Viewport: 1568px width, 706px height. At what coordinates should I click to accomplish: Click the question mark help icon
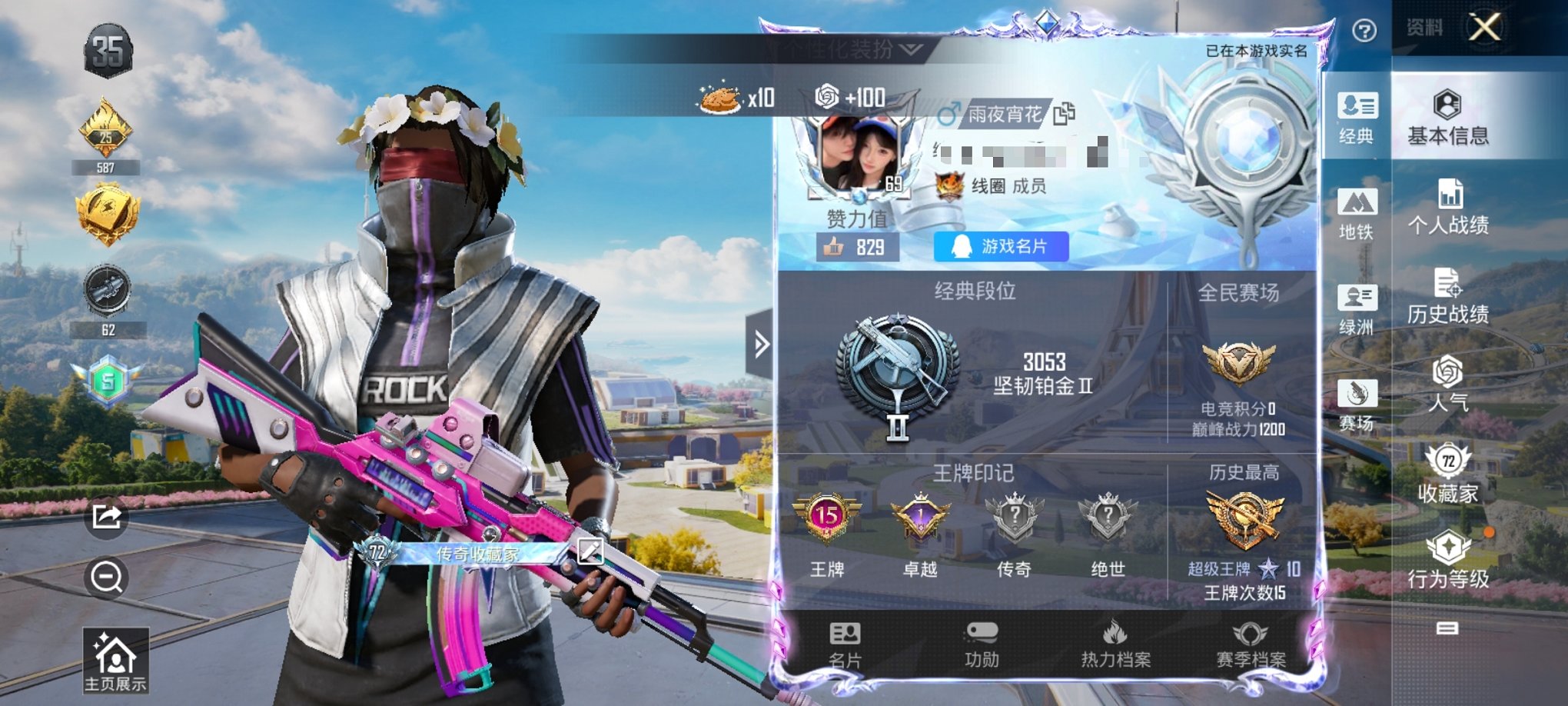coord(1364,31)
